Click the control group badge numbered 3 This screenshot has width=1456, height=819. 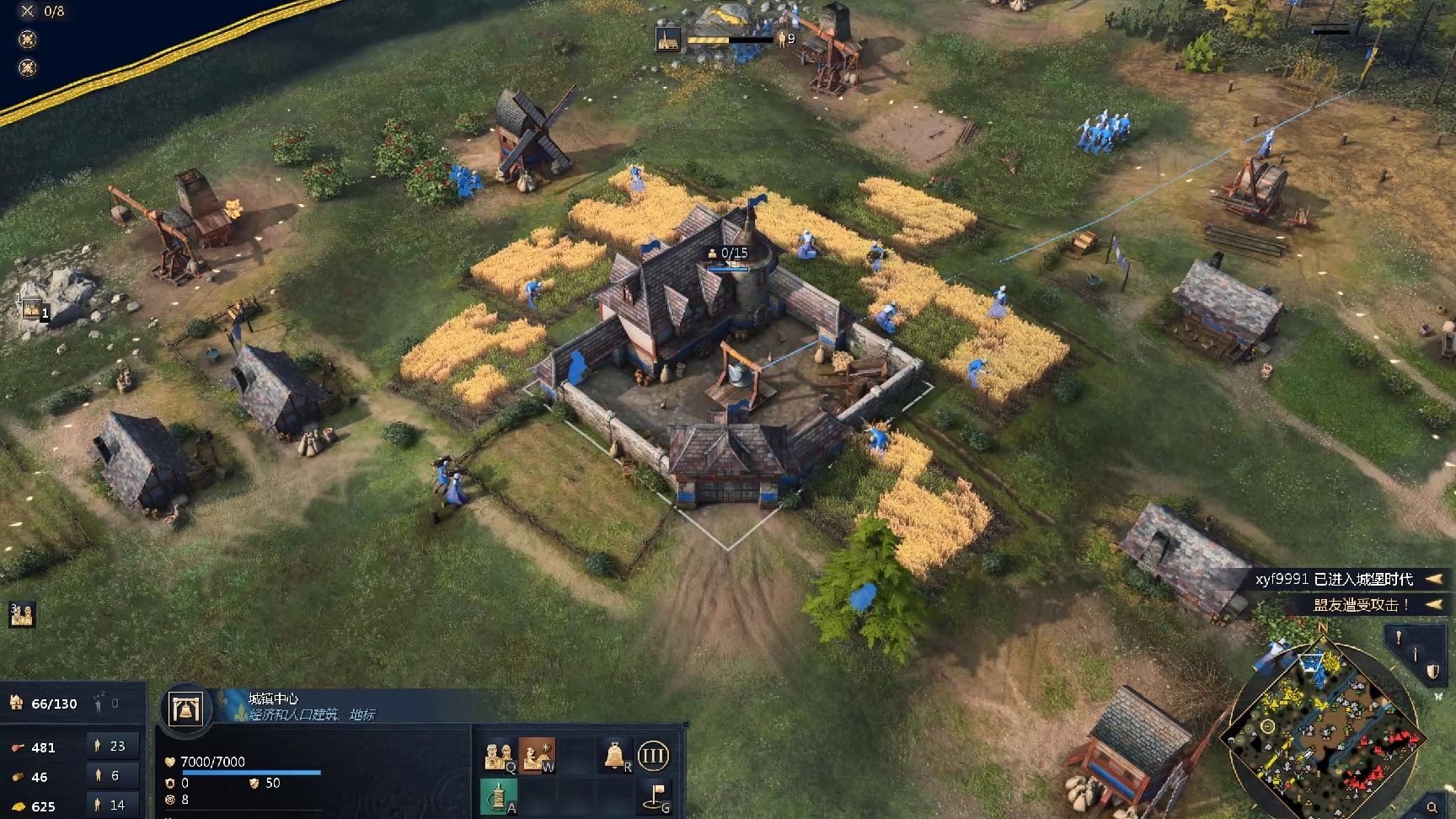click(x=21, y=614)
